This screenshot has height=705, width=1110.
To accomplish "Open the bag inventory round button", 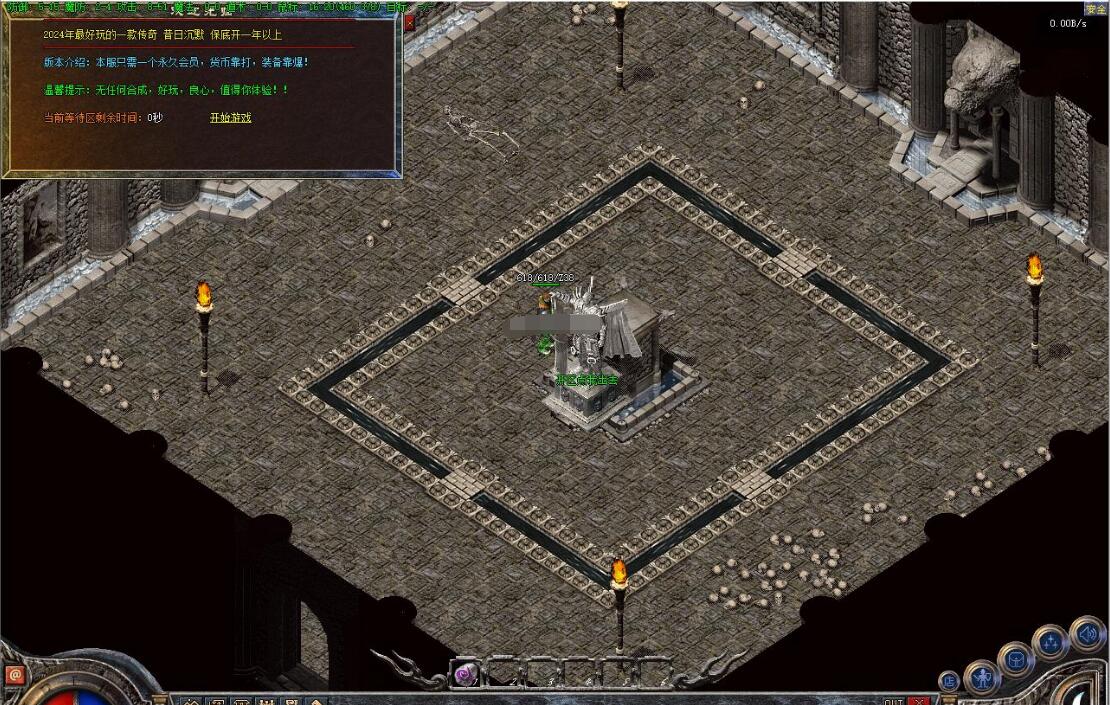I will pyautogui.click(x=1015, y=659).
